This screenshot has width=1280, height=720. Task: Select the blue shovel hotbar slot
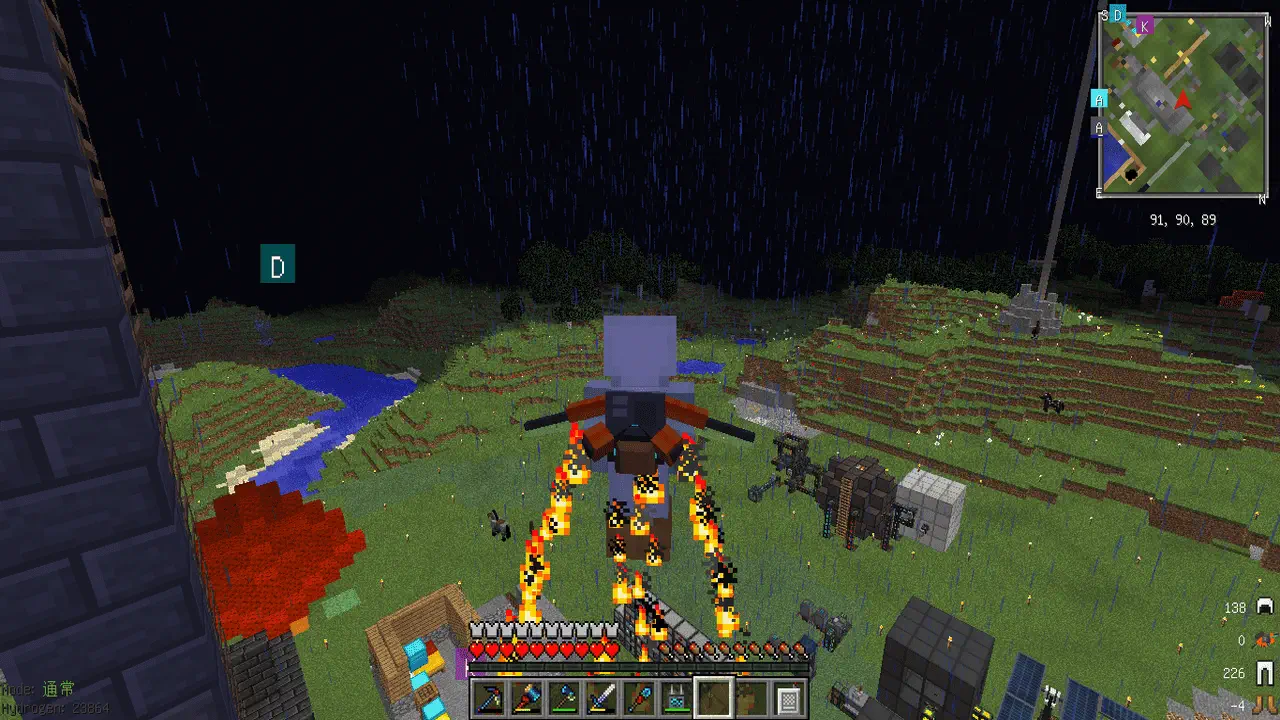[637, 696]
